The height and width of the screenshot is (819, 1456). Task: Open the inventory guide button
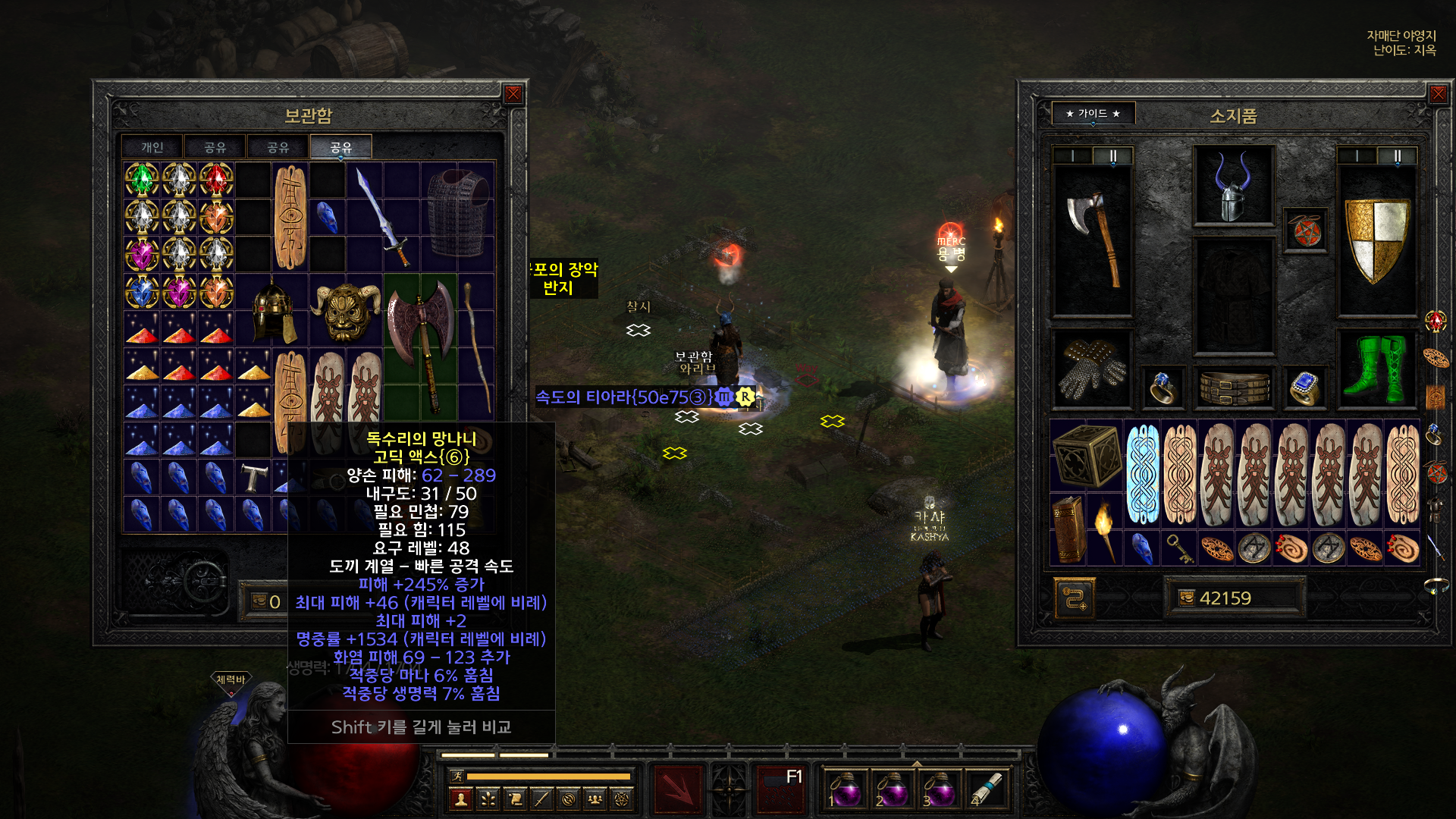1093,114
